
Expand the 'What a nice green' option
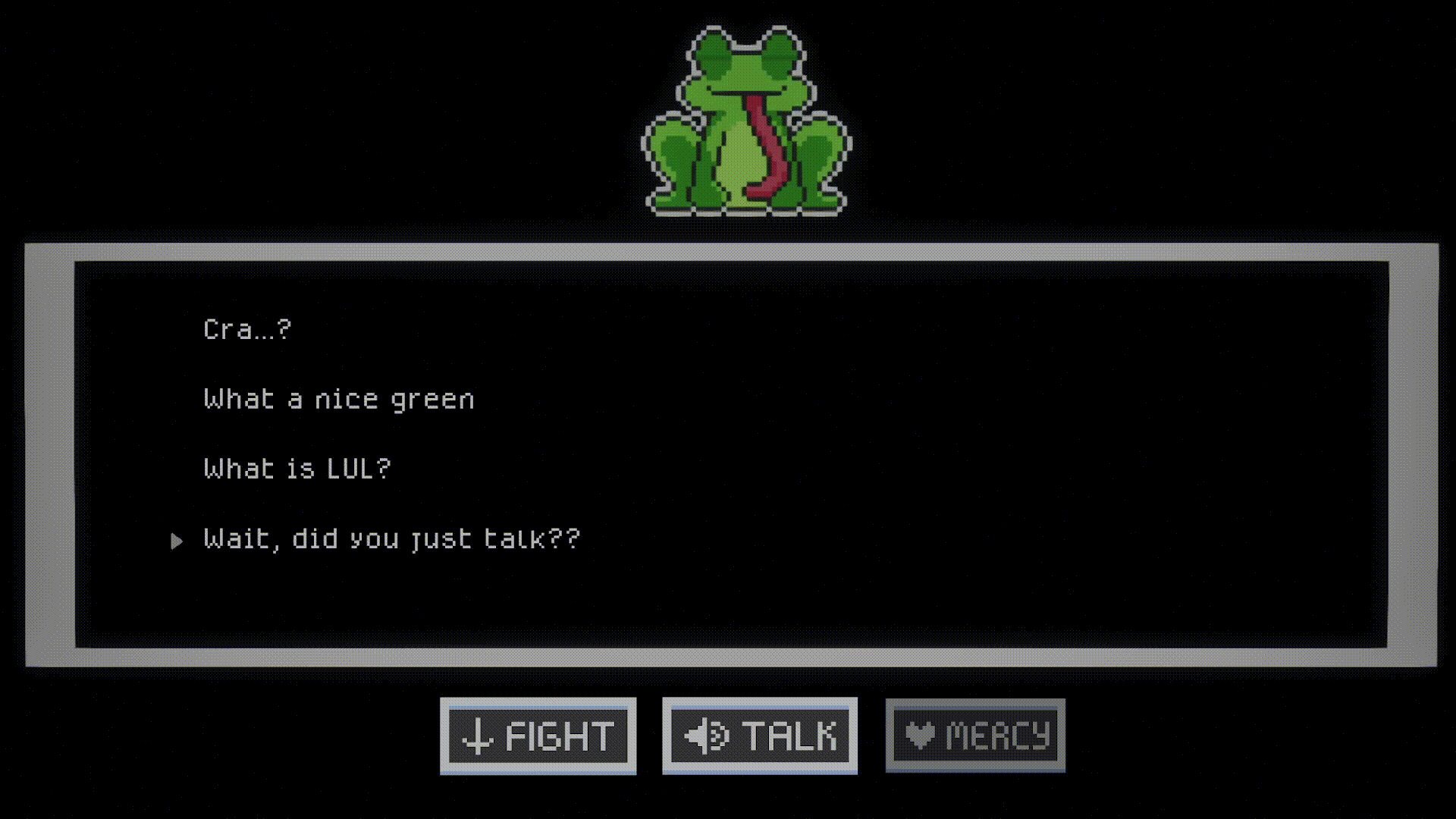click(x=339, y=398)
